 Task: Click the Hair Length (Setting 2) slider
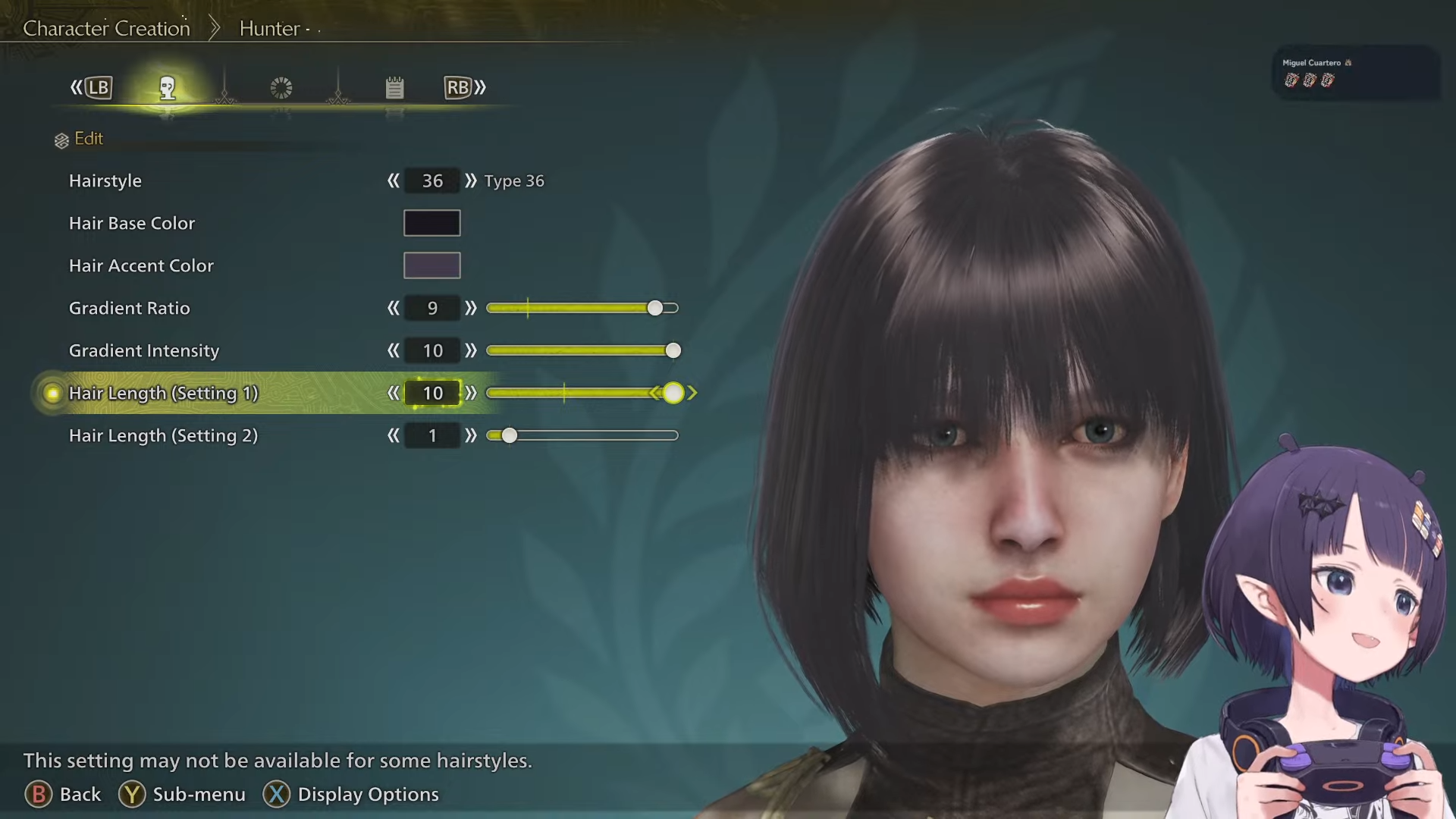(582, 436)
